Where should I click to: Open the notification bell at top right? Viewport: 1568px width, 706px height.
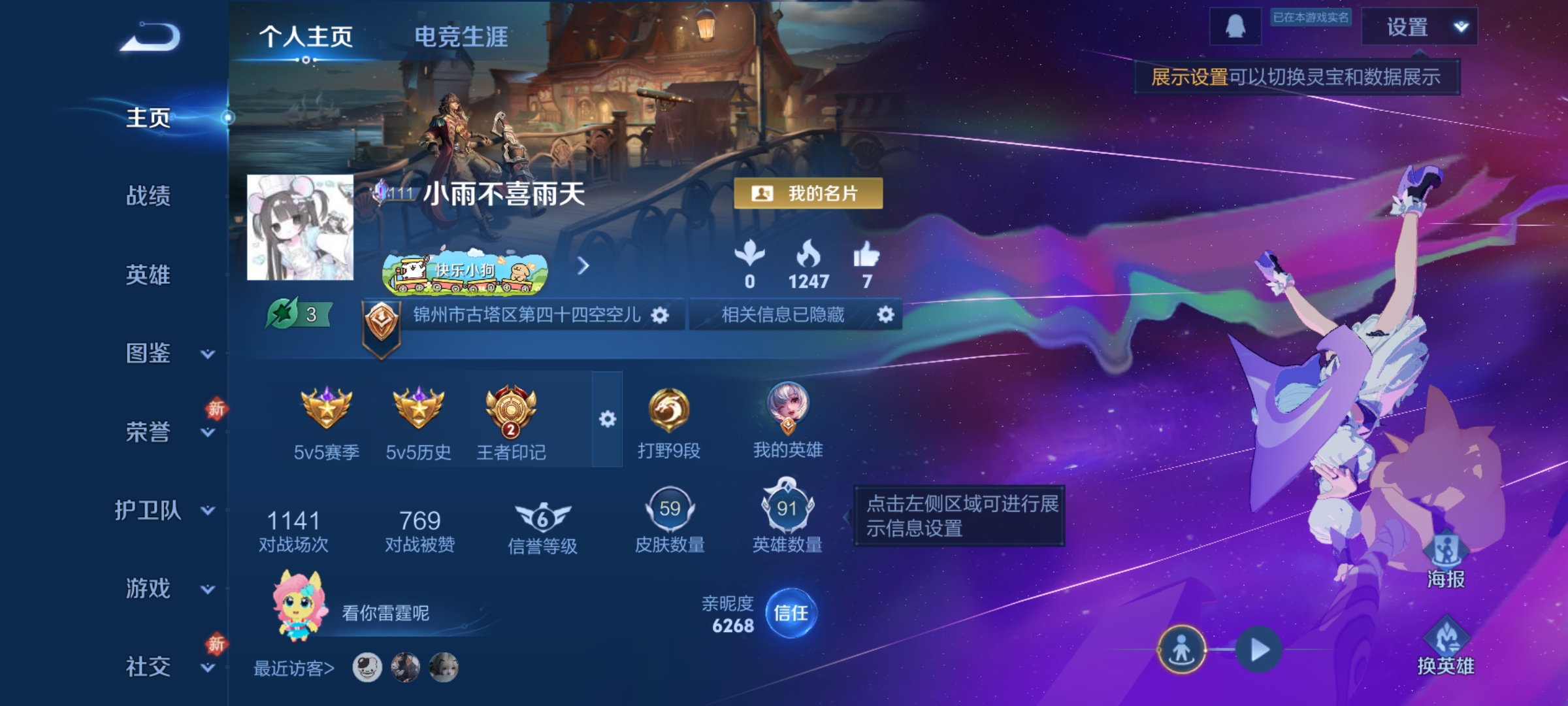click(x=1235, y=27)
